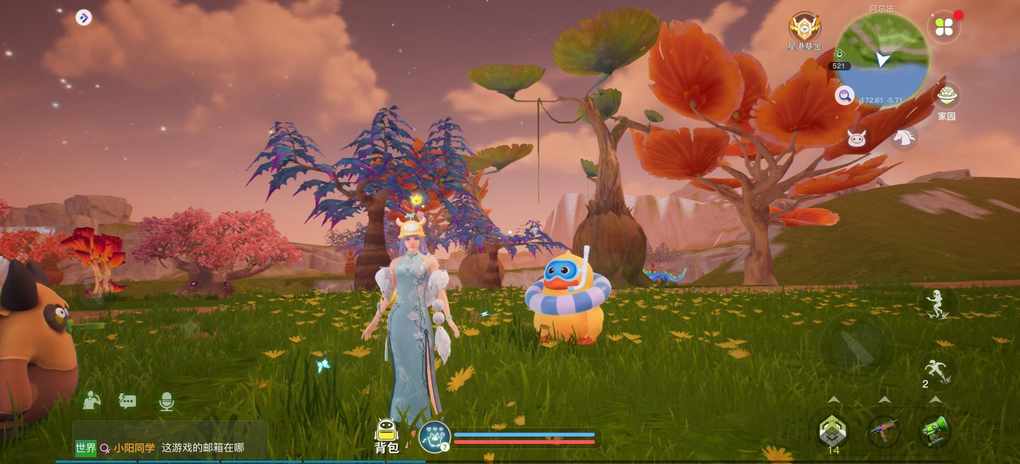Screen dimensions: 1020x464
Task: Open the character emote icon
Action: [x=92, y=400]
